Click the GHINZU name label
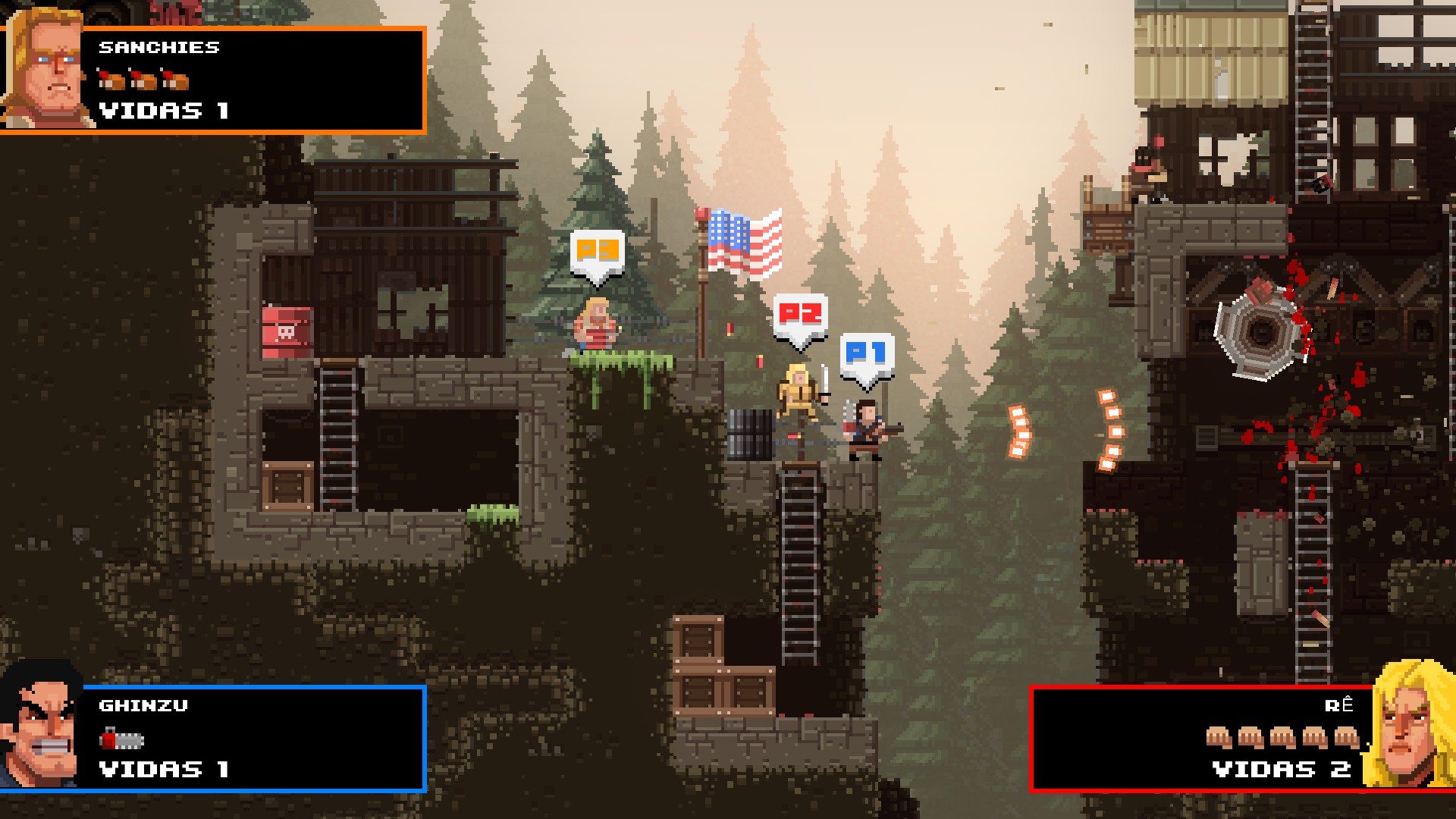This screenshot has width=1456, height=819. click(x=143, y=706)
